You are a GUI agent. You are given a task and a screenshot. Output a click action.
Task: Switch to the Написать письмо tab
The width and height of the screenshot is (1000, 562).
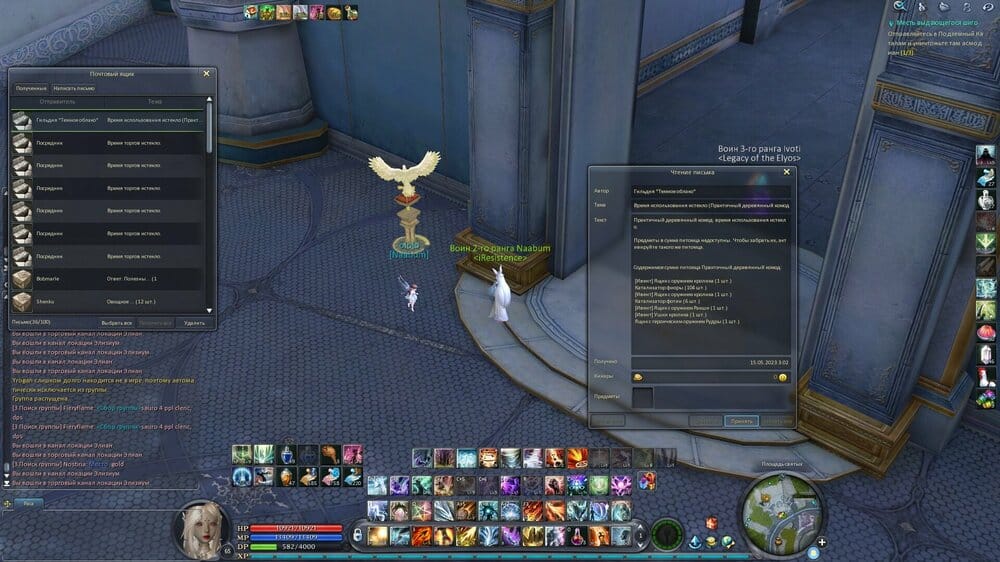click(75, 88)
